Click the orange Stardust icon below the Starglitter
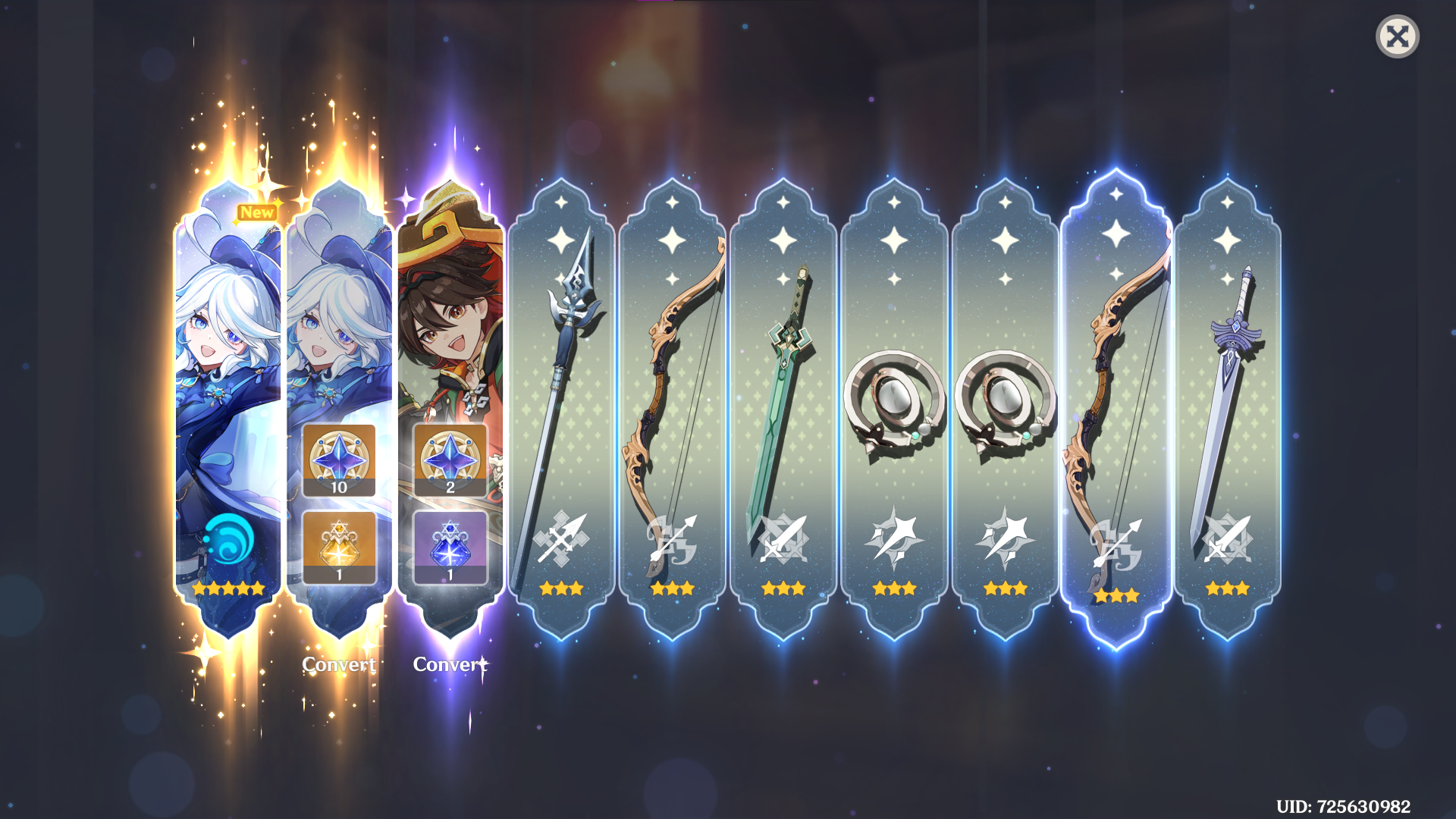Viewport: 1456px width, 819px height. click(x=339, y=544)
